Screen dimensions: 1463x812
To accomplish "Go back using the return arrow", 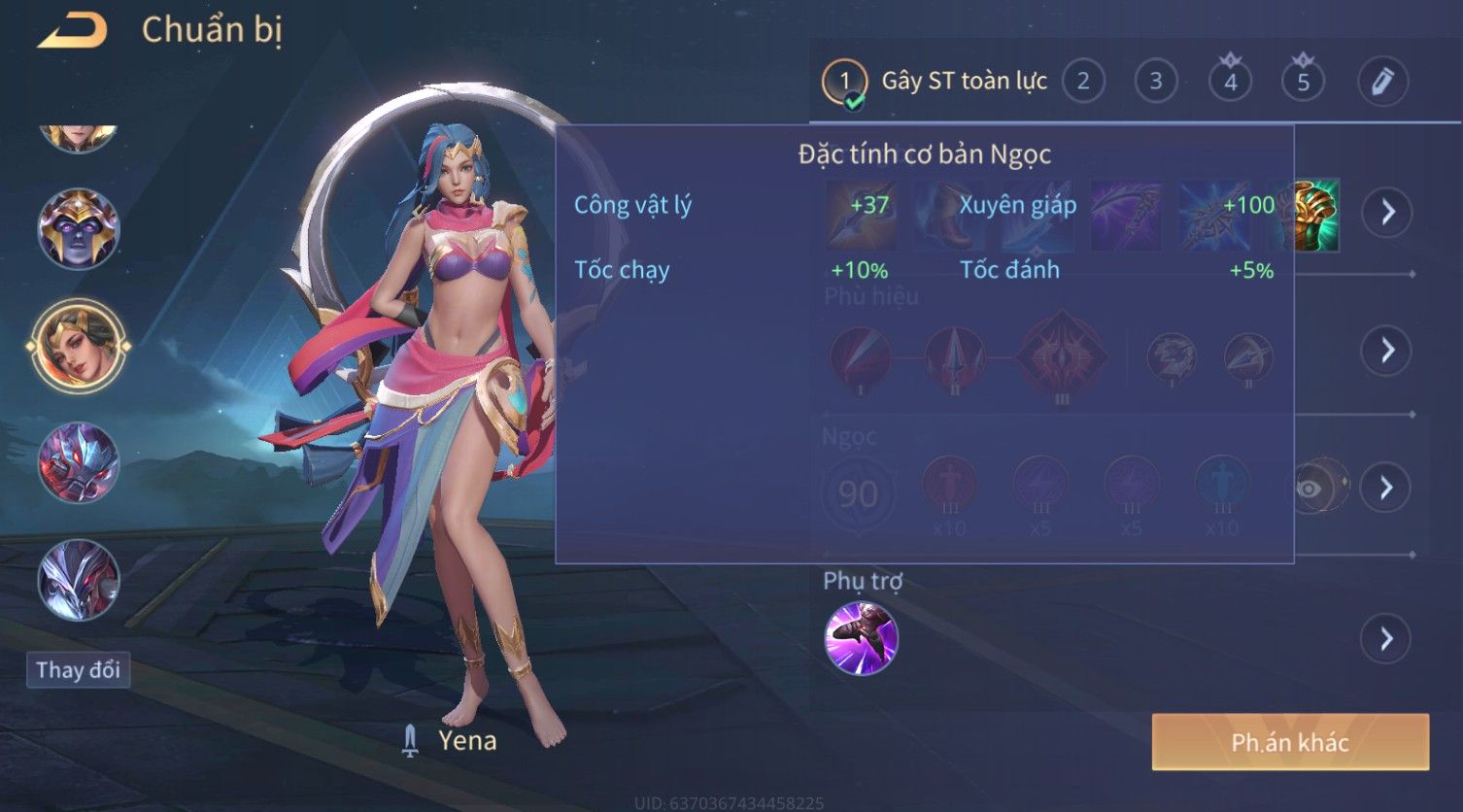I will click(x=72, y=31).
